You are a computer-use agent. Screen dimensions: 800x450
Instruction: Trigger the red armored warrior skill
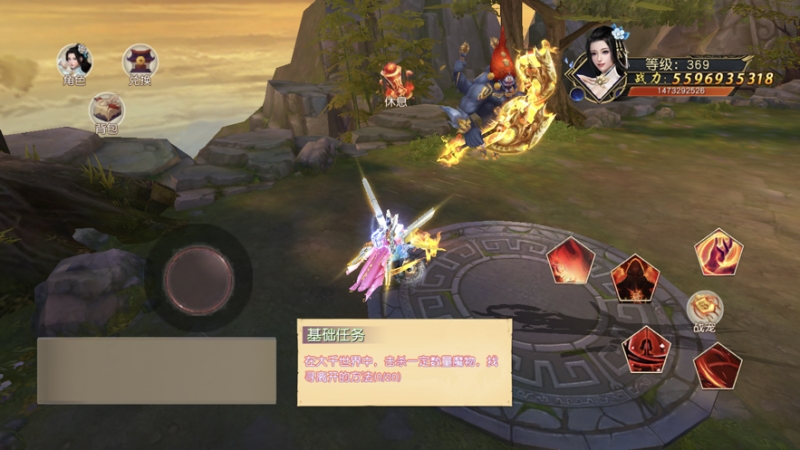coord(646,349)
